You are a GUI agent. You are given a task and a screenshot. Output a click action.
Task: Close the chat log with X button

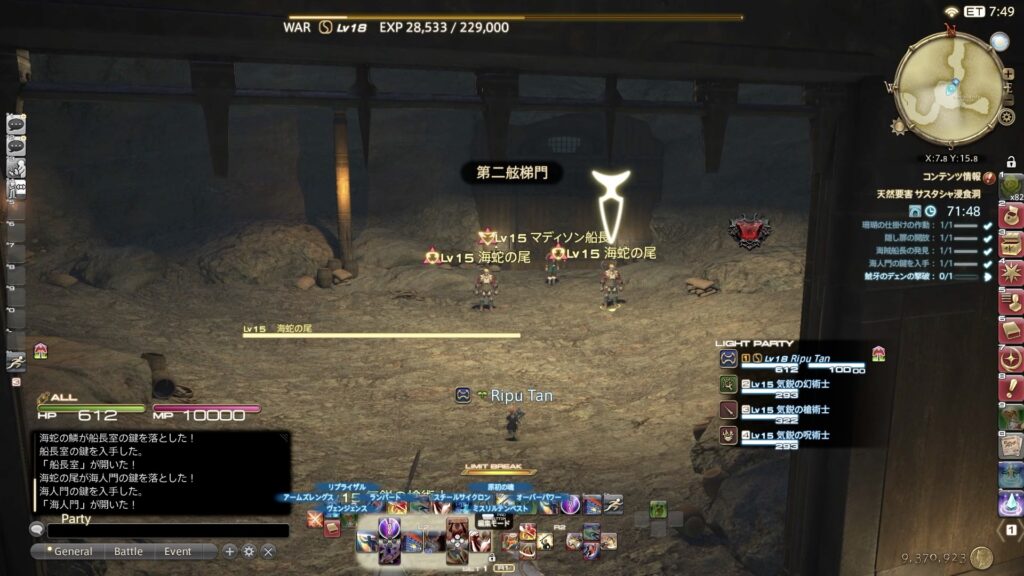pyautogui.click(x=268, y=551)
